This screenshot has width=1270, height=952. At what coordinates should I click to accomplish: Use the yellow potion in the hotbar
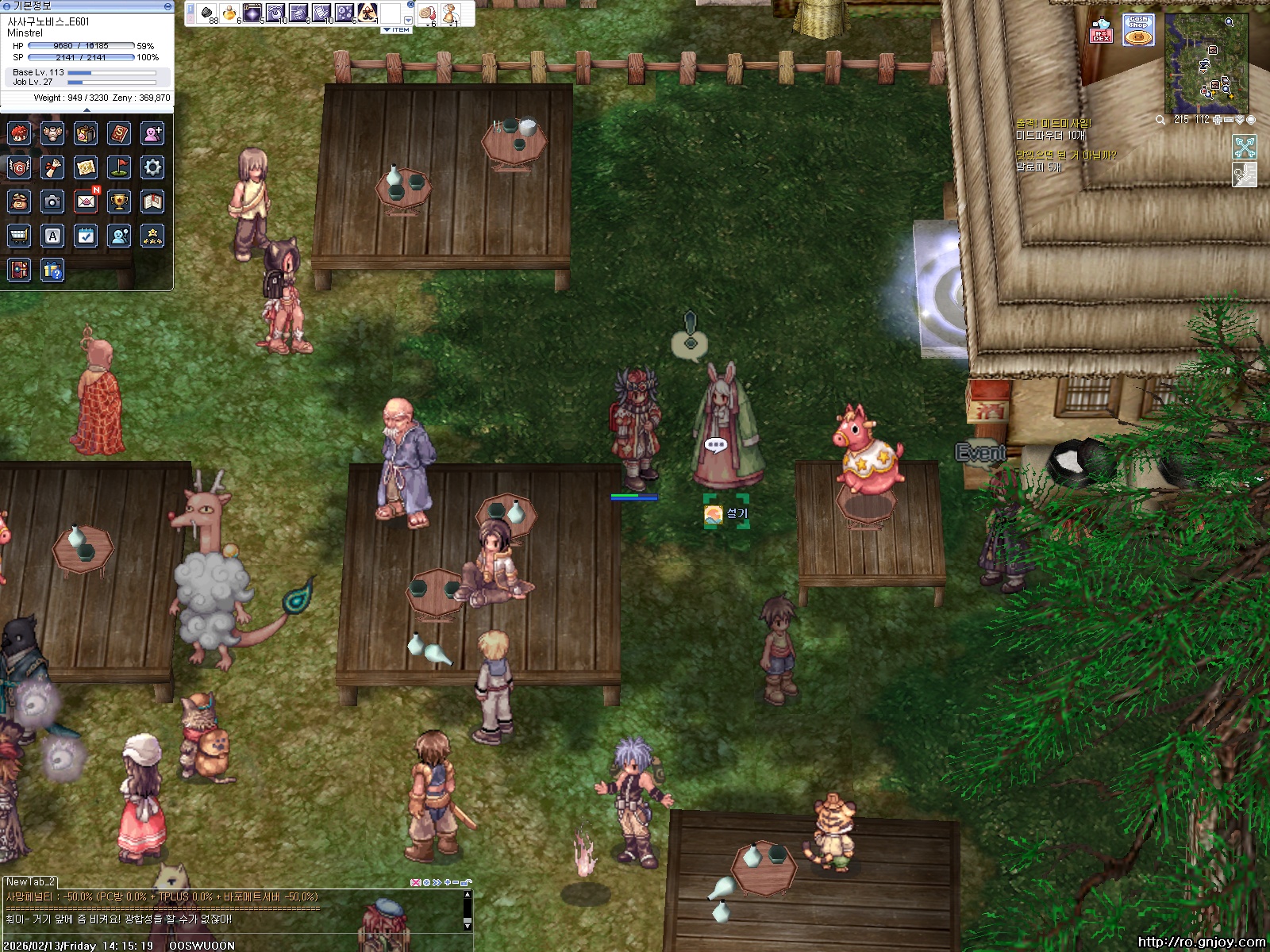229,13
